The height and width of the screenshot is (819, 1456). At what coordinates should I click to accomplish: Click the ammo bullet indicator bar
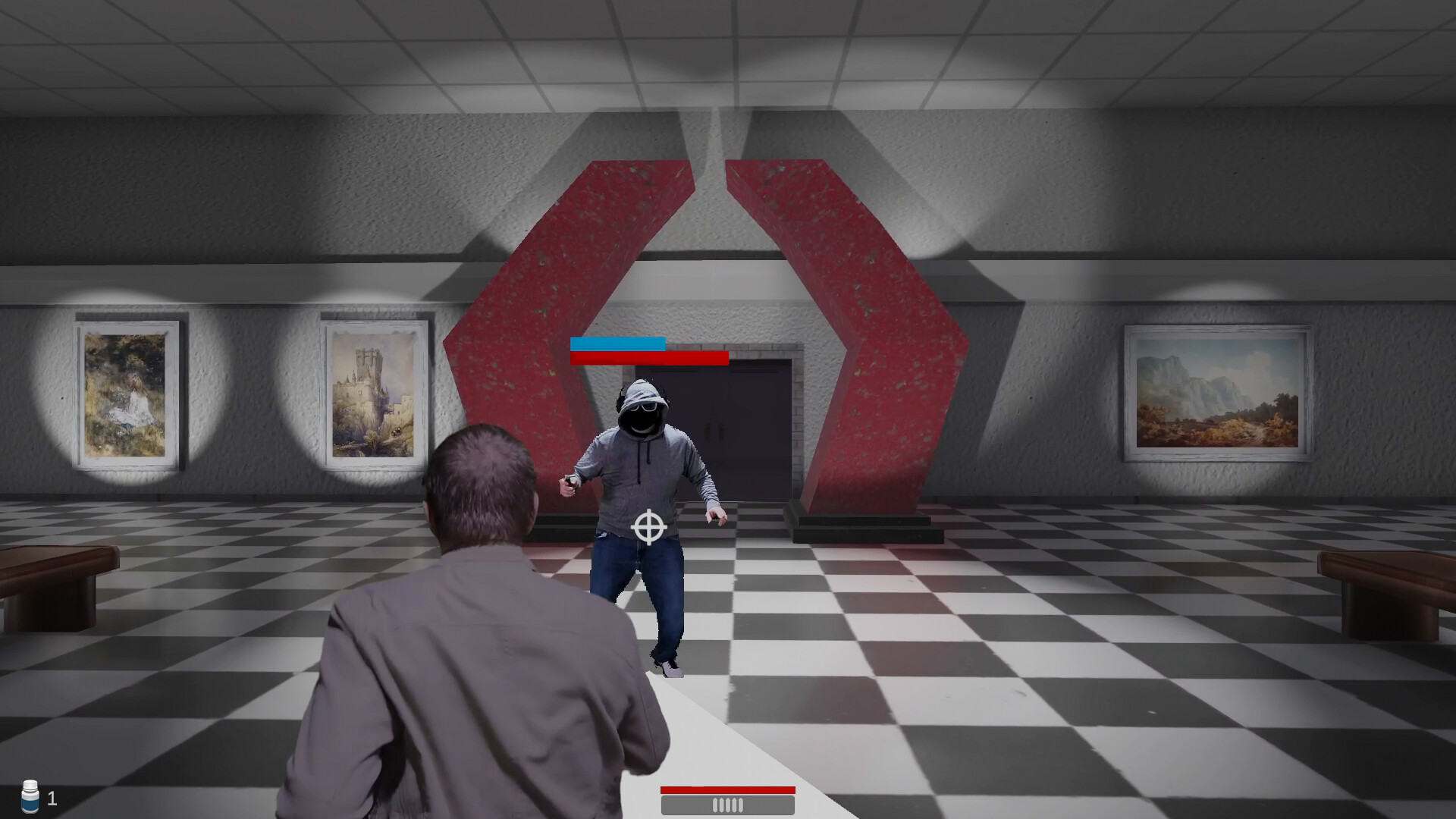pyautogui.click(x=727, y=805)
